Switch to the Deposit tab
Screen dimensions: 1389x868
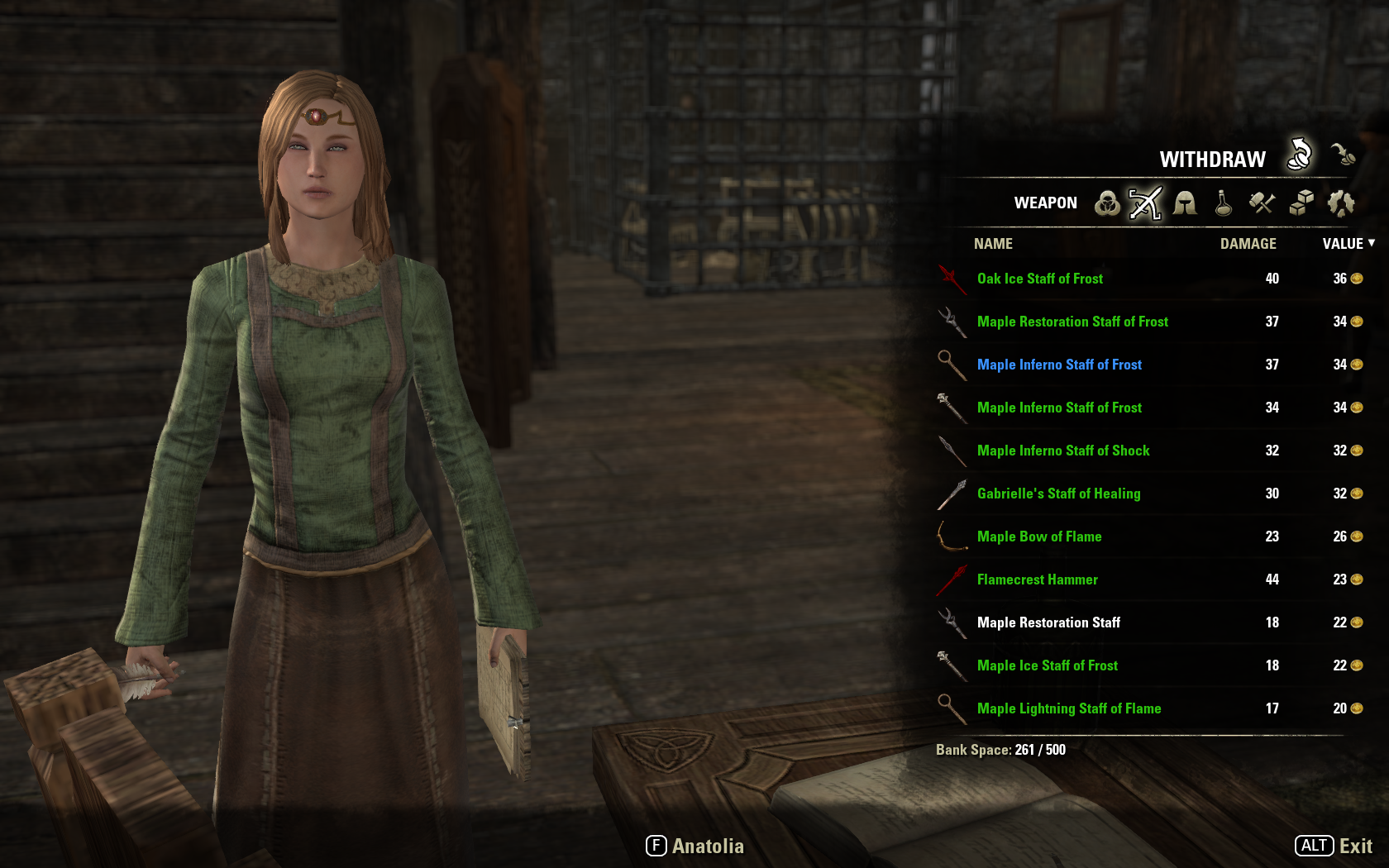(x=1344, y=154)
